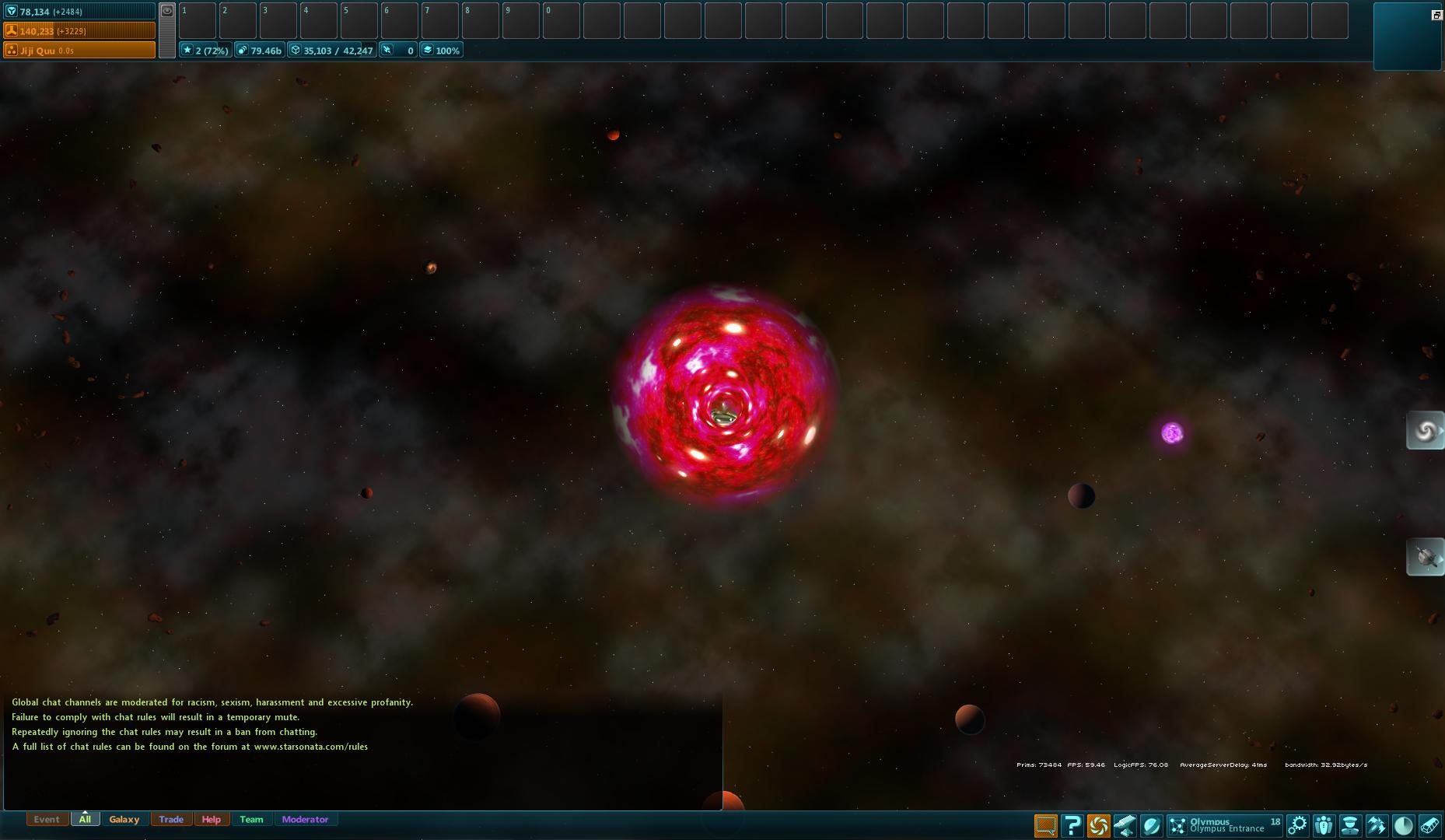Toggle the eye visibility button beside the hotbar
1445x840 pixels.
[167, 11]
